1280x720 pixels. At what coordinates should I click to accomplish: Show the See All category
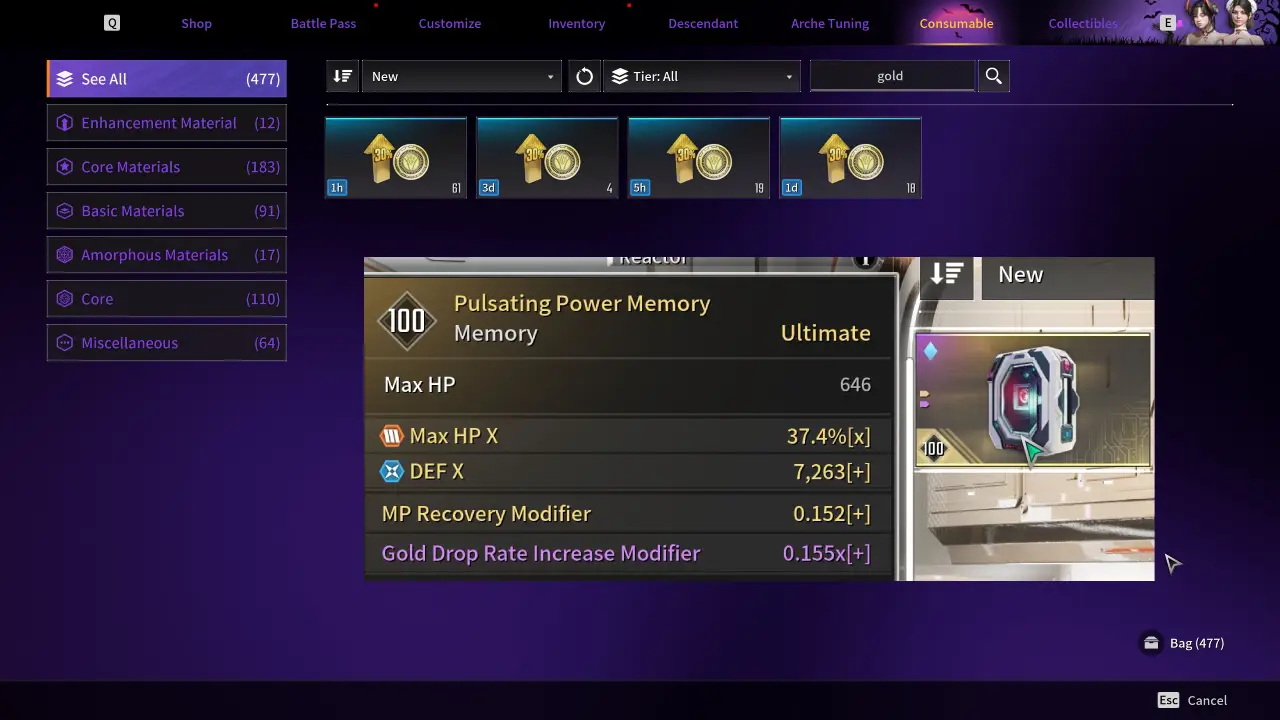click(167, 79)
